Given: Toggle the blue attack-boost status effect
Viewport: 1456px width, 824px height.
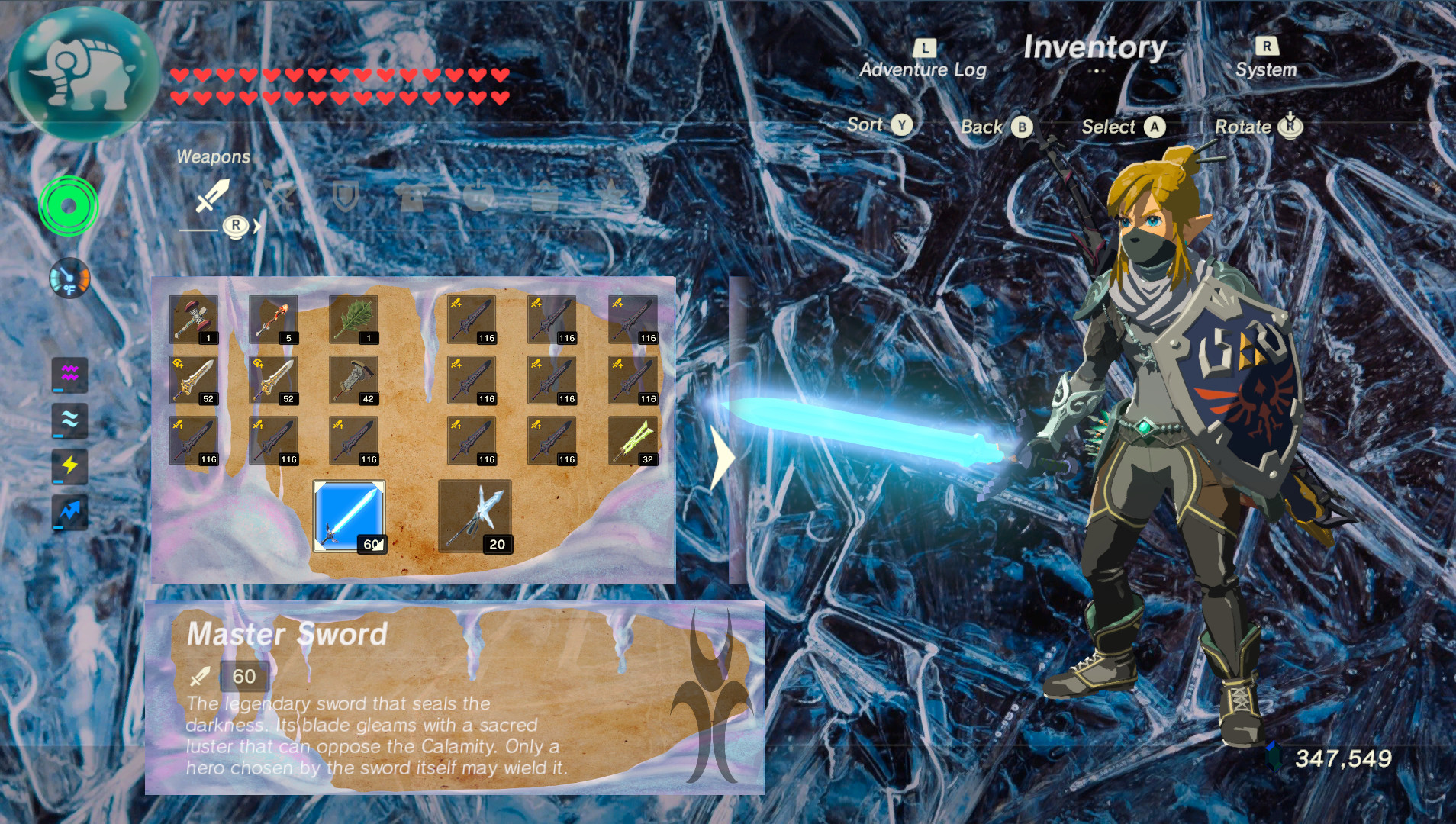Looking at the screenshot, I should click(x=69, y=512).
